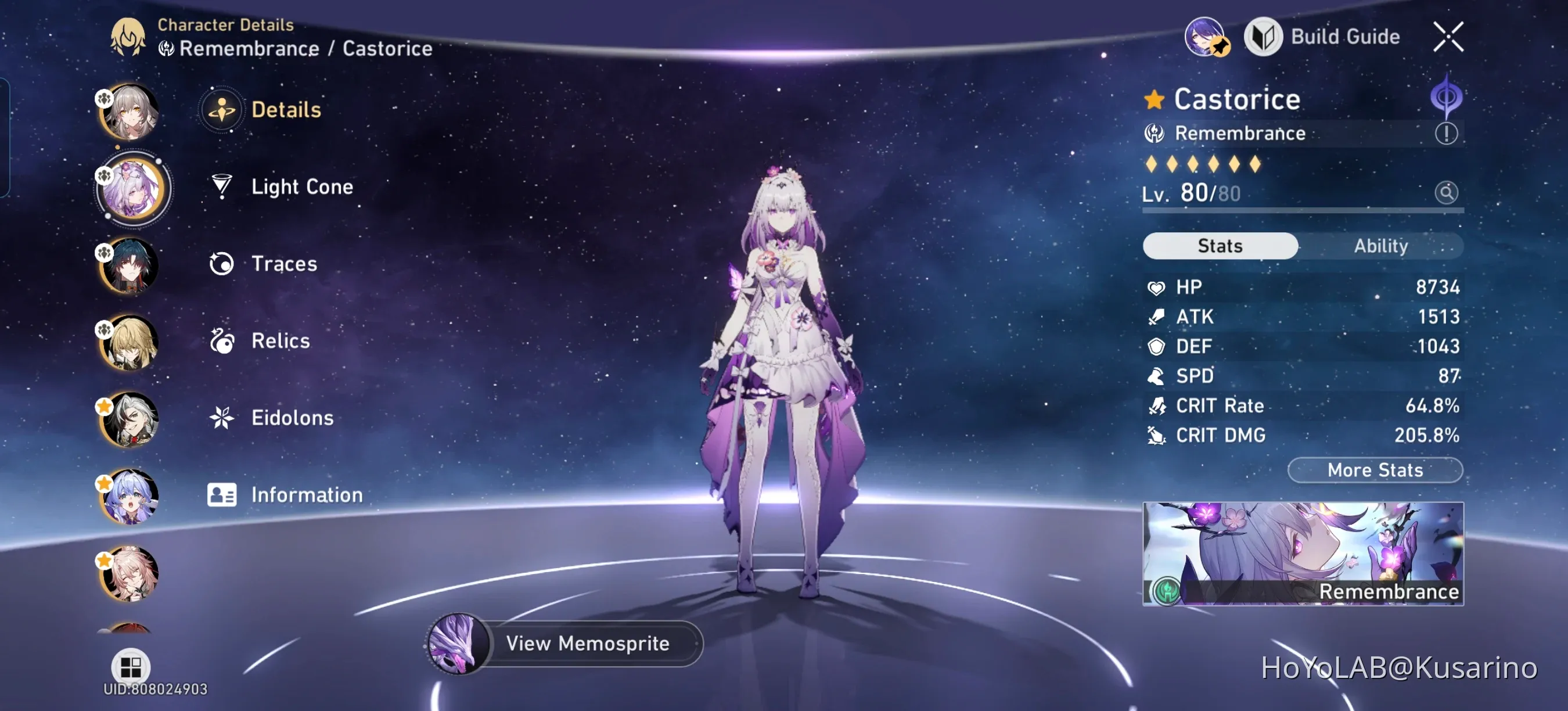This screenshot has width=1568, height=711.
Task: Switch to the Ability tab
Action: [x=1382, y=245]
